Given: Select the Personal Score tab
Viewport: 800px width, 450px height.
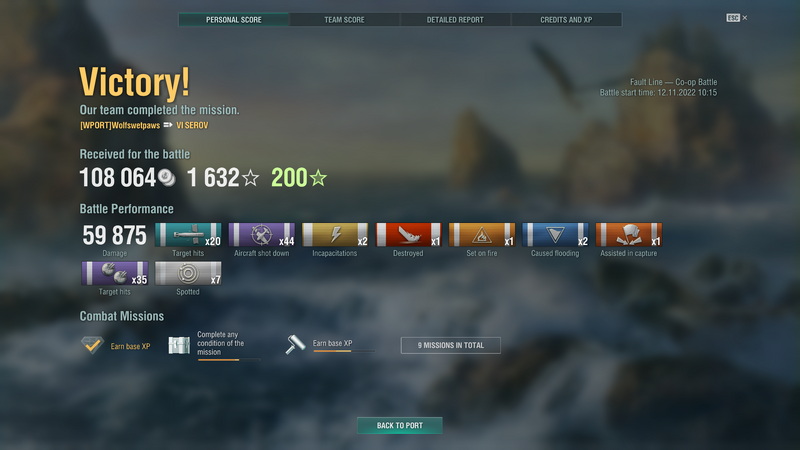Looking at the screenshot, I should click(x=234, y=19).
